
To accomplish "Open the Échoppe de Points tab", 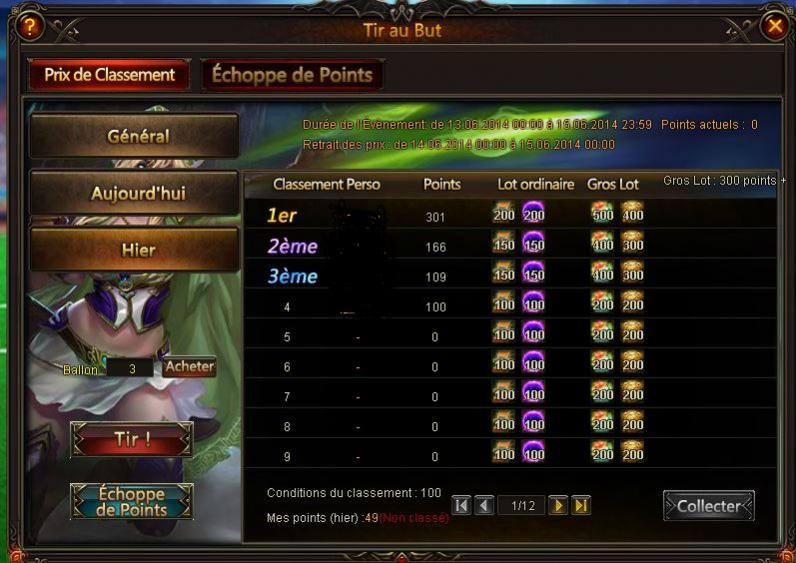I will (292, 75).
